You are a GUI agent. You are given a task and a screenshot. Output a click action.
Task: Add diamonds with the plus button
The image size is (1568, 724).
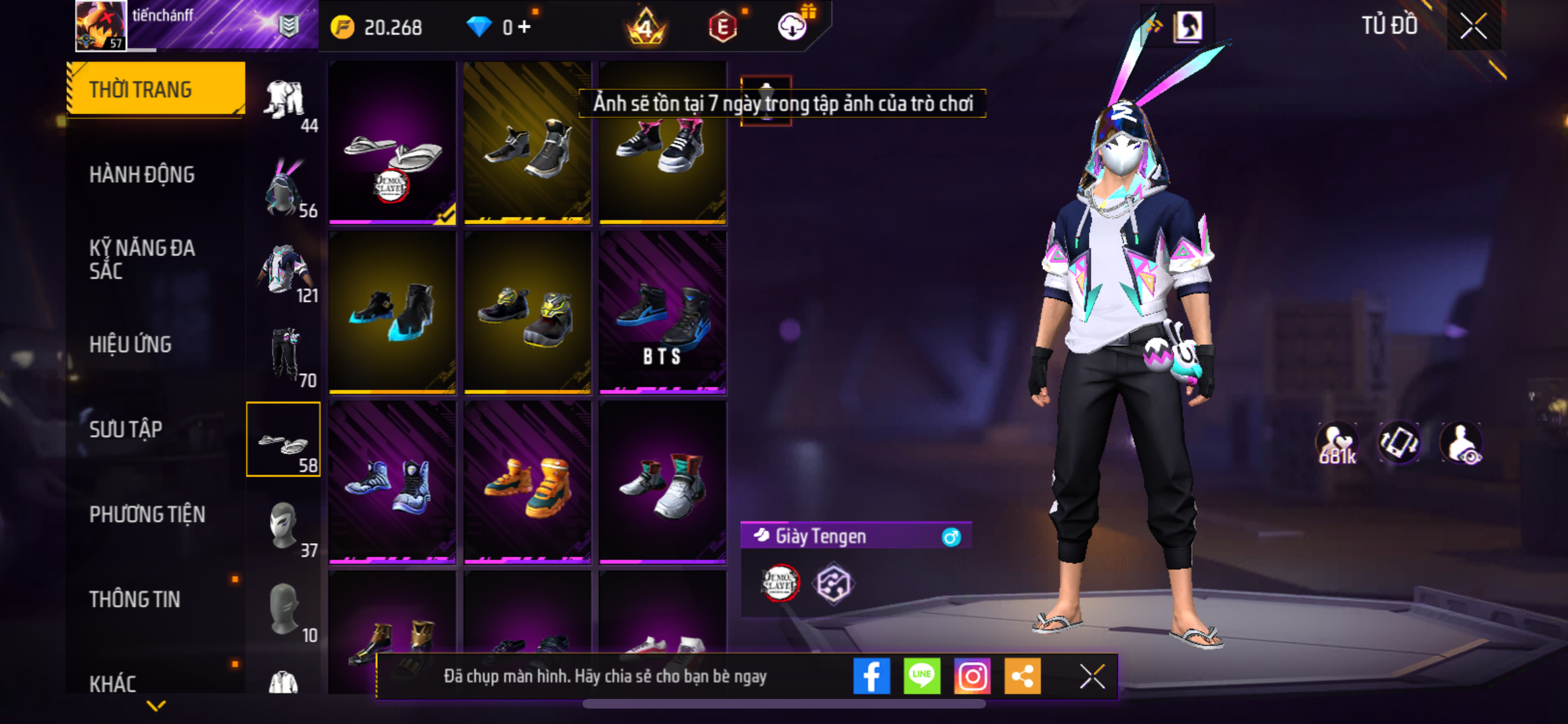tap(525, 27)
